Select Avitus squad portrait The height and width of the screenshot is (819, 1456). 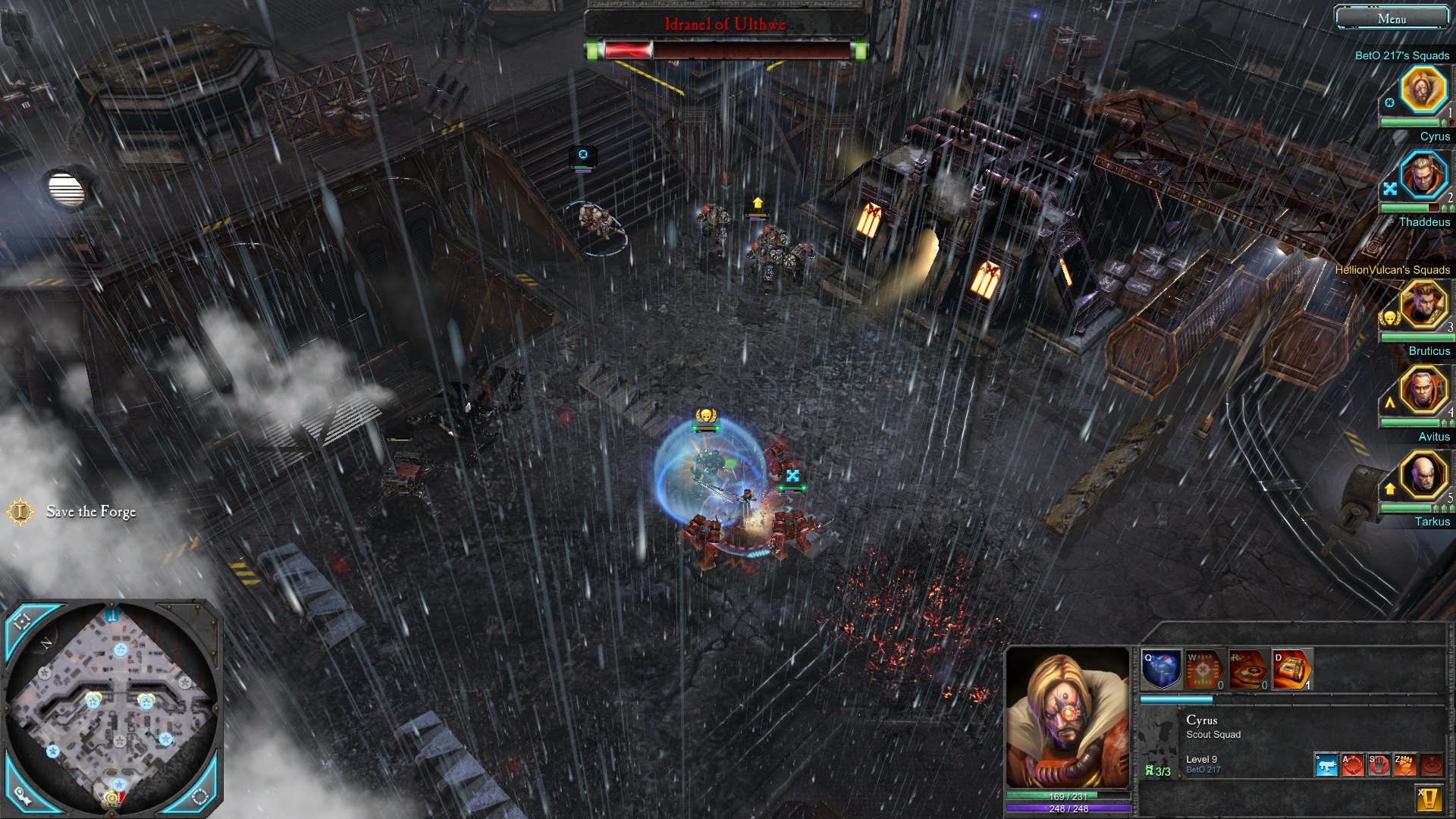(x=1423, y=390)
